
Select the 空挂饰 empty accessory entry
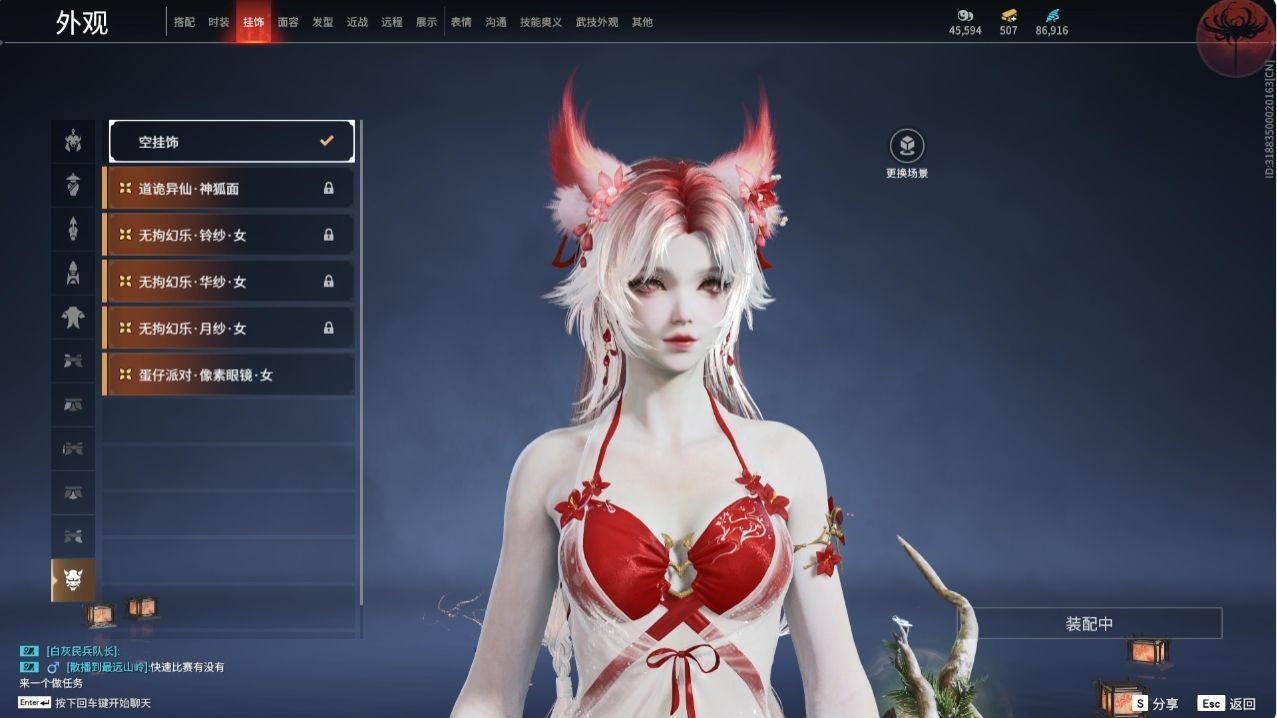click(231, 142)
